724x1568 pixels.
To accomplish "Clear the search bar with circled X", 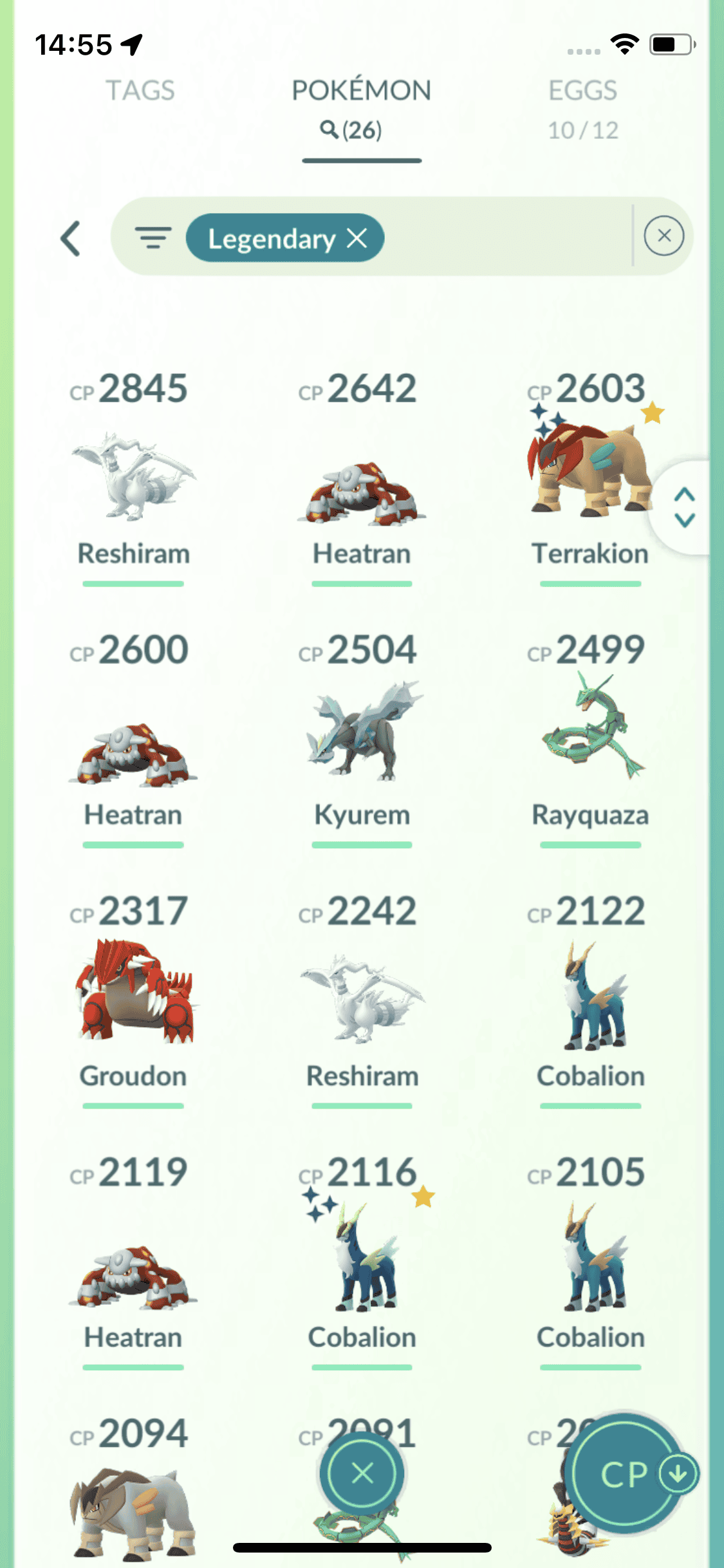I will 664,236.
